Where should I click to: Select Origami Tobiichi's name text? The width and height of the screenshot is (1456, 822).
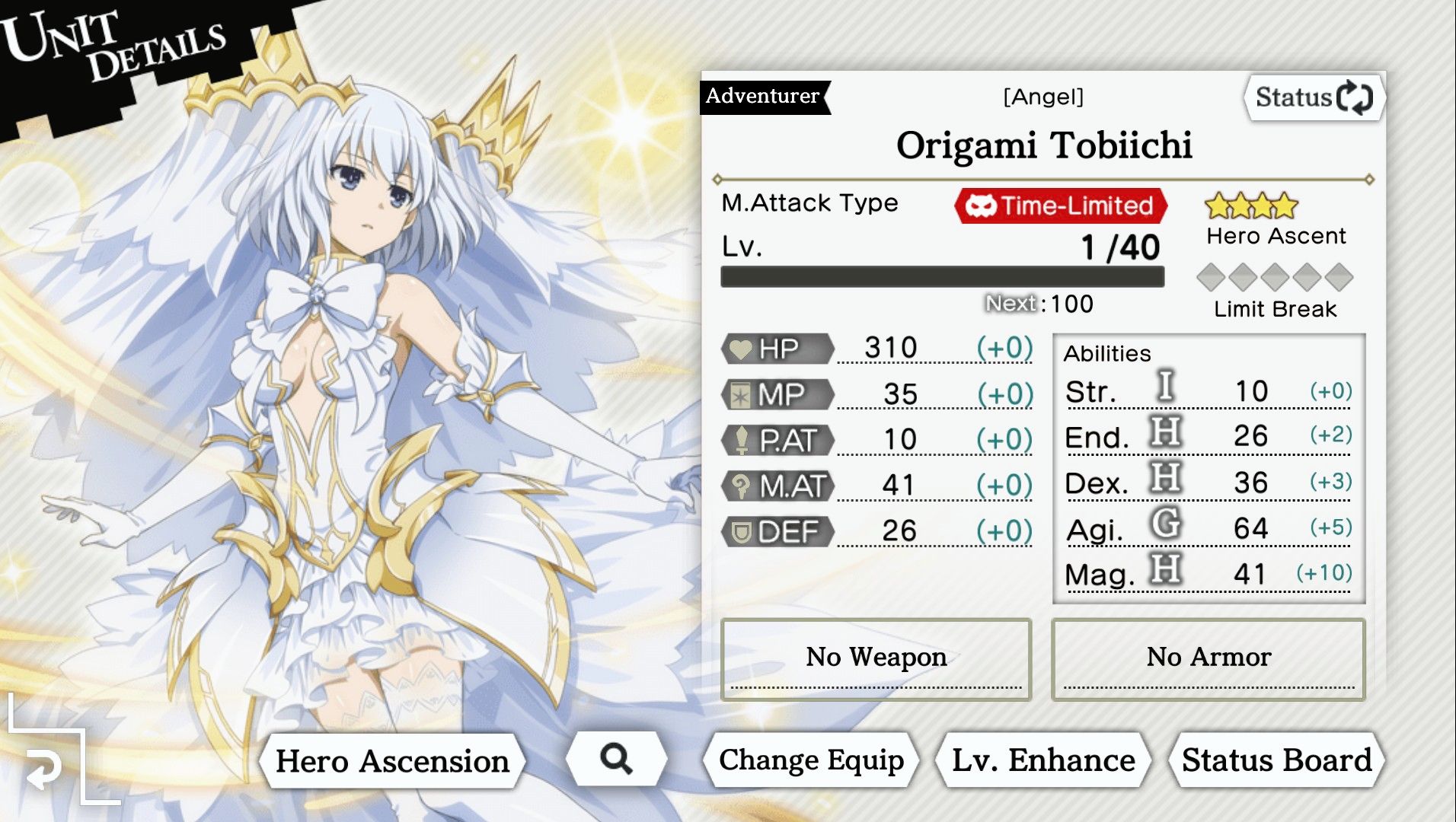click(x=1046, y=145)
